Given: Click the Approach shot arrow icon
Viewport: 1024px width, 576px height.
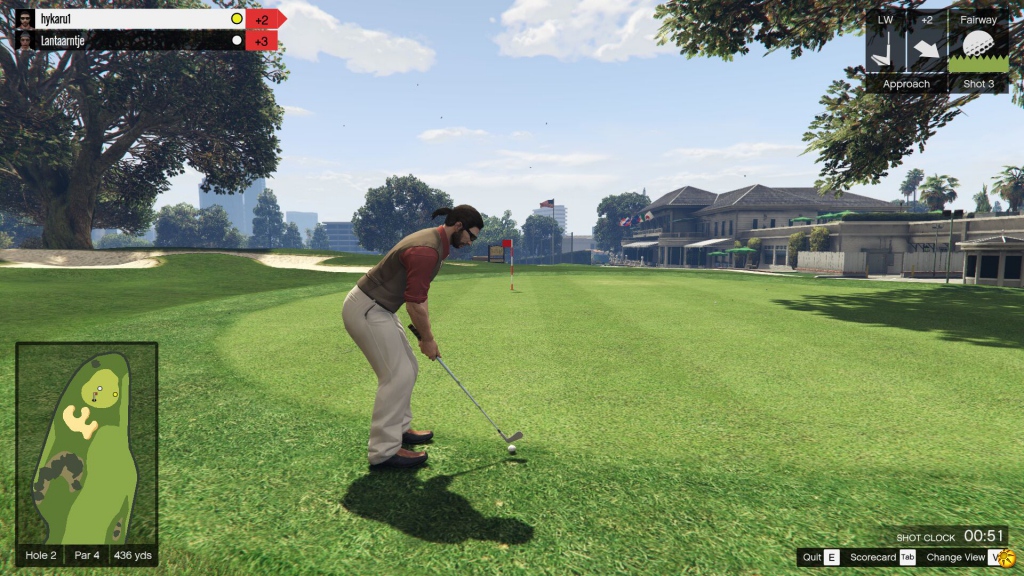Looking at the screenshot, I should pos(927,49).
